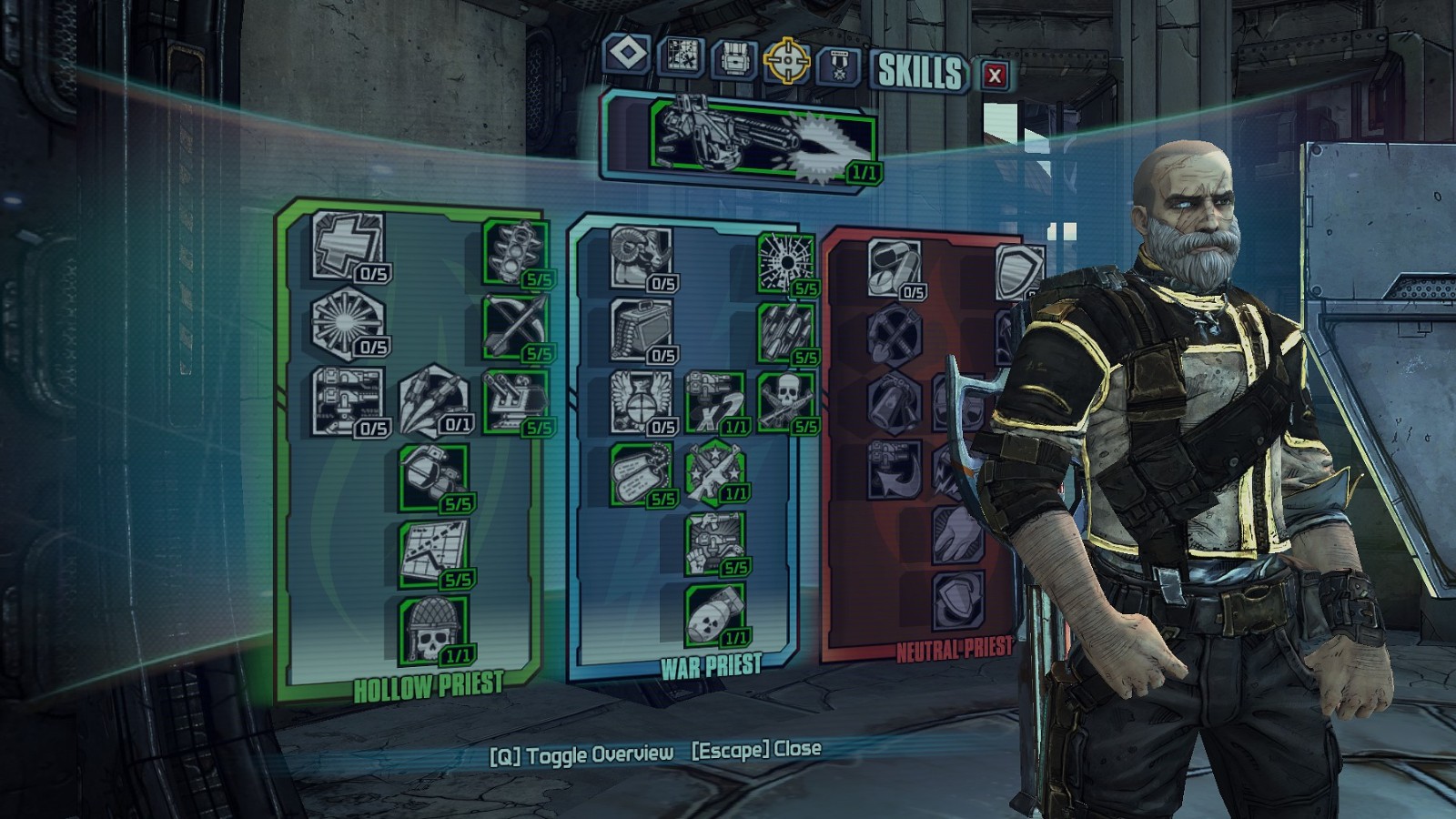This screenshot has height=819, width=1456.
Task: Open the medal Badass Rank tab
Action: tap(838, 66)
